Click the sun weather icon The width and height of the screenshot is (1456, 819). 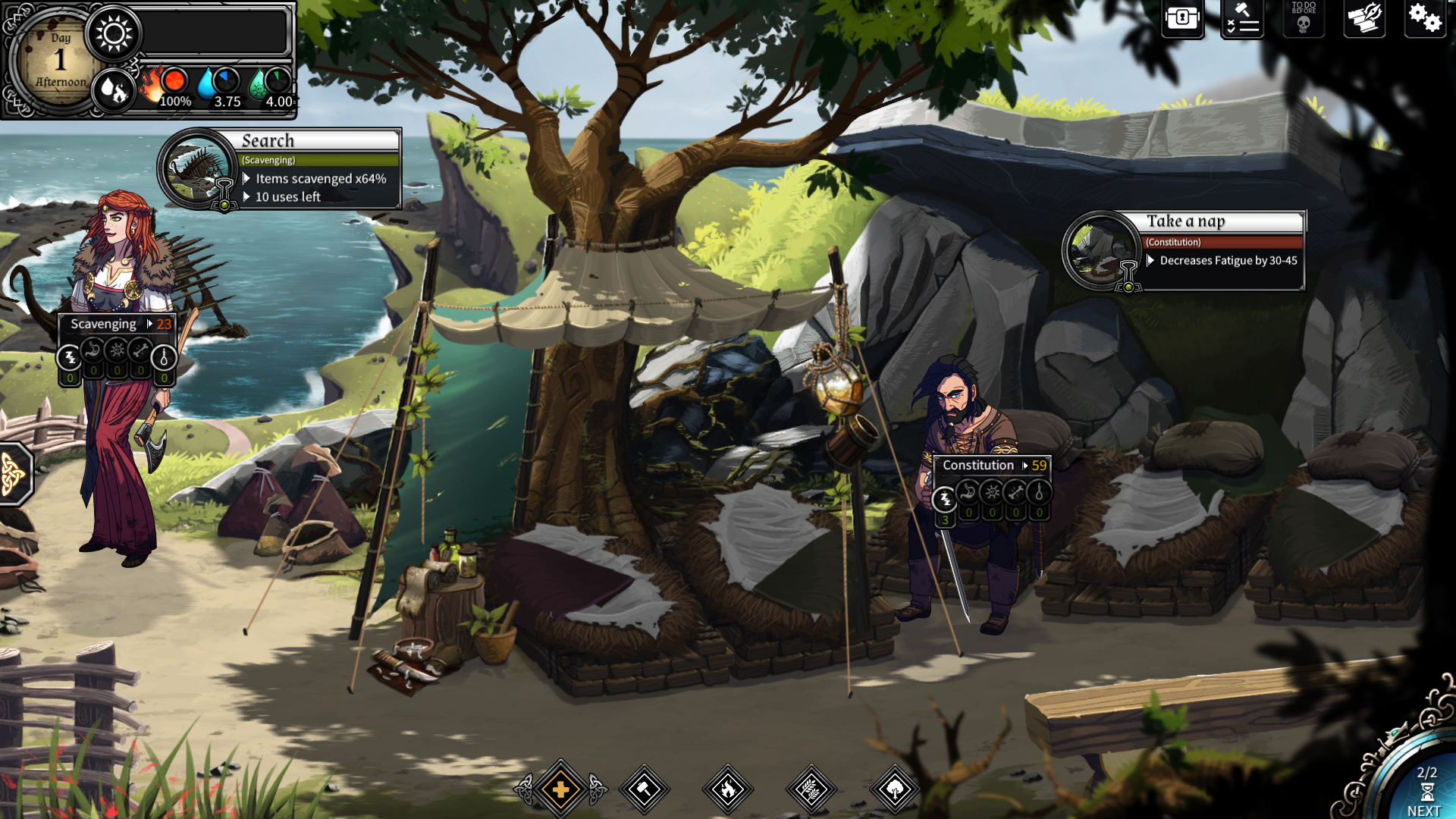click(x=114, y=34)
